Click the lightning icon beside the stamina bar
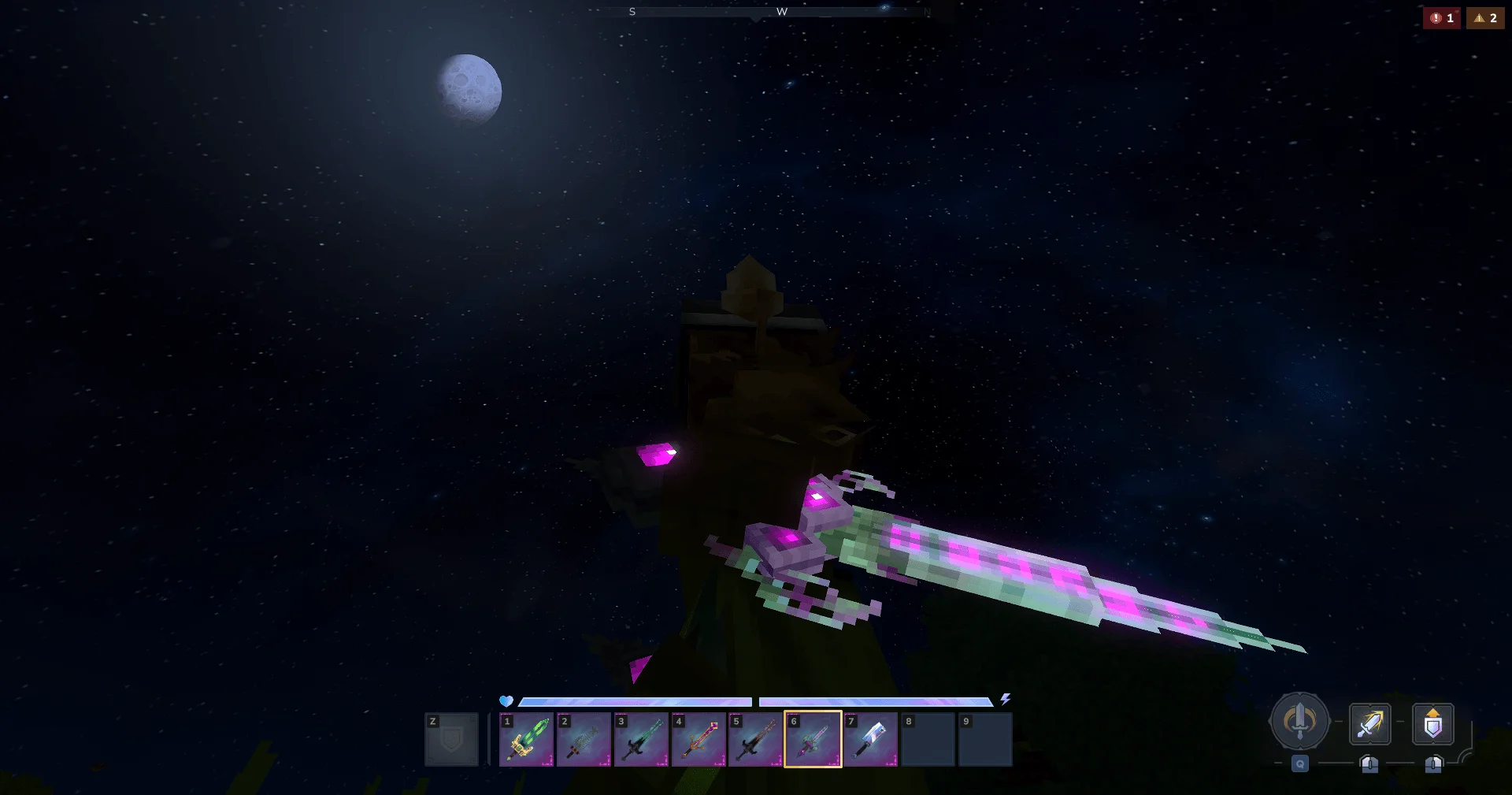Image resolution: width=1512 pixels, height=795 pixels. coord(1006,698)
